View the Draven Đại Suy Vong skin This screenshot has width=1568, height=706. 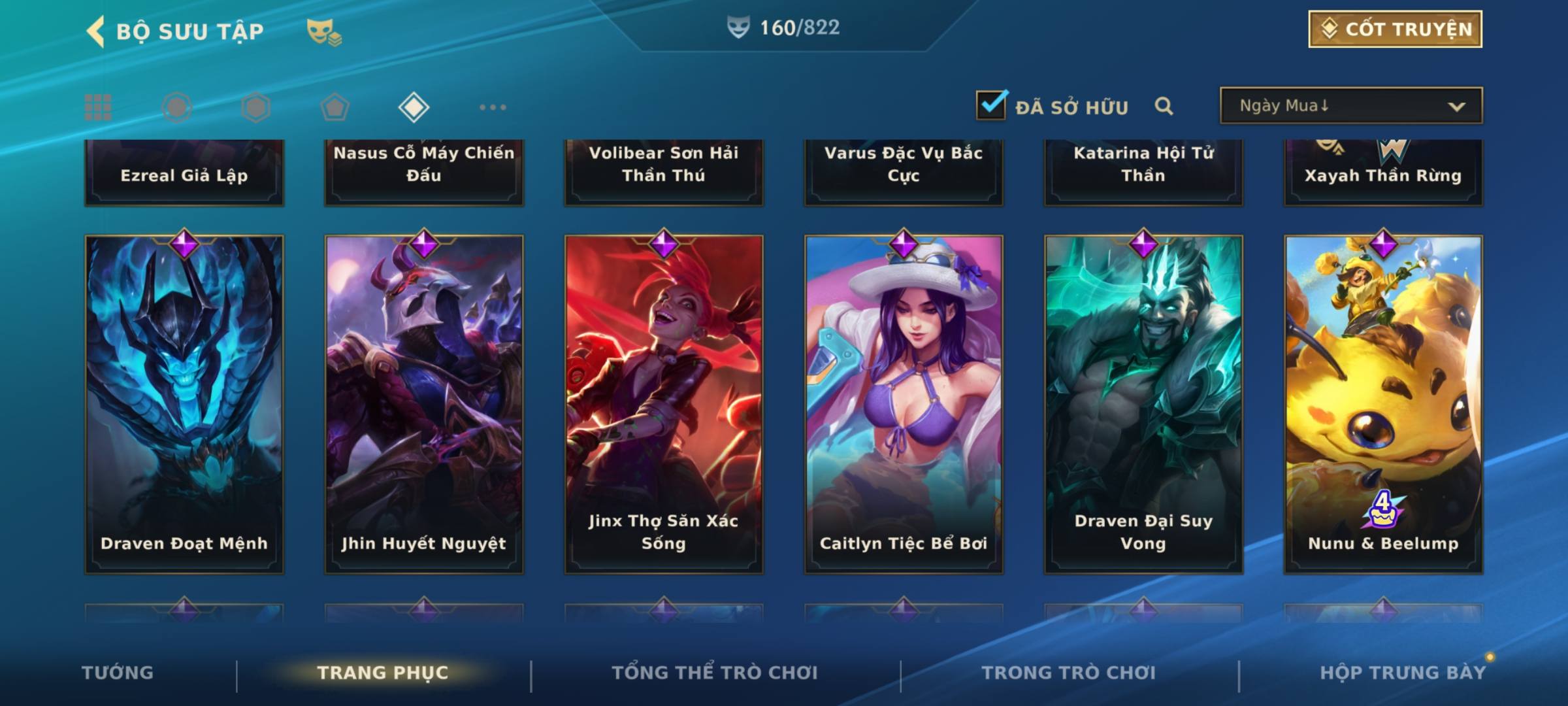tap(1143, 404)
